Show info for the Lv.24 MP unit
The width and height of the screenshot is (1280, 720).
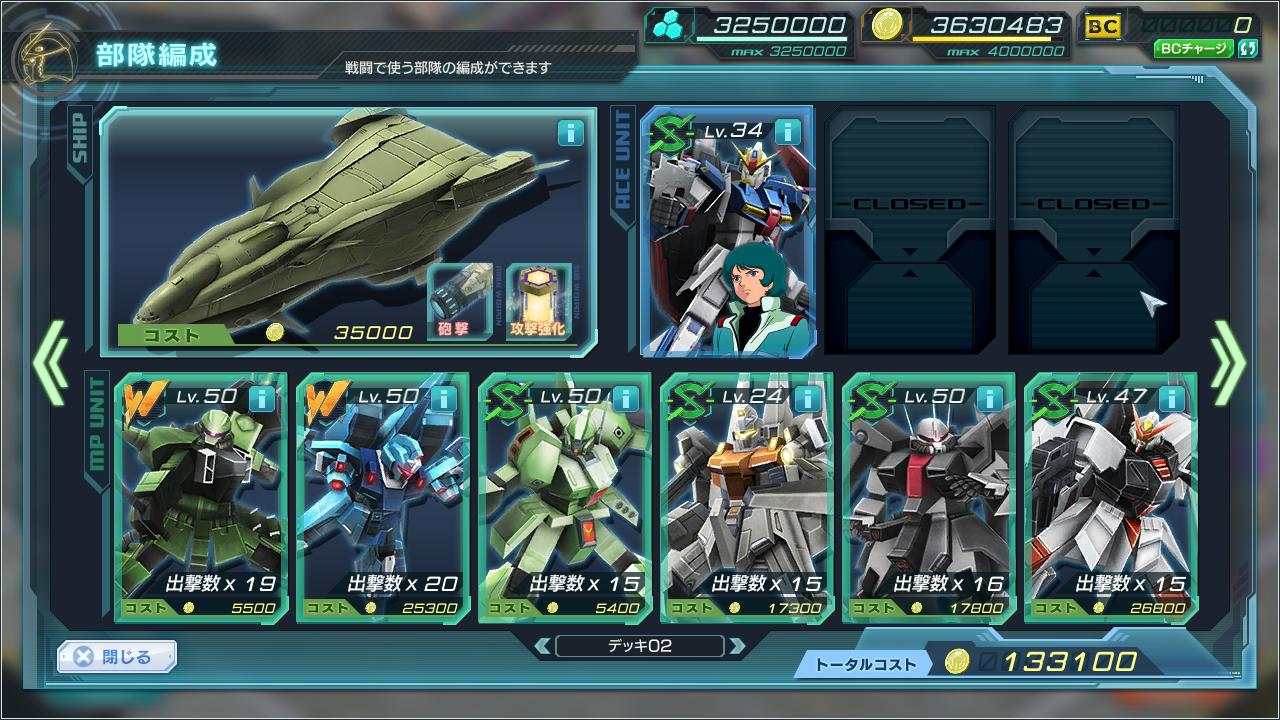pos(806,399)
